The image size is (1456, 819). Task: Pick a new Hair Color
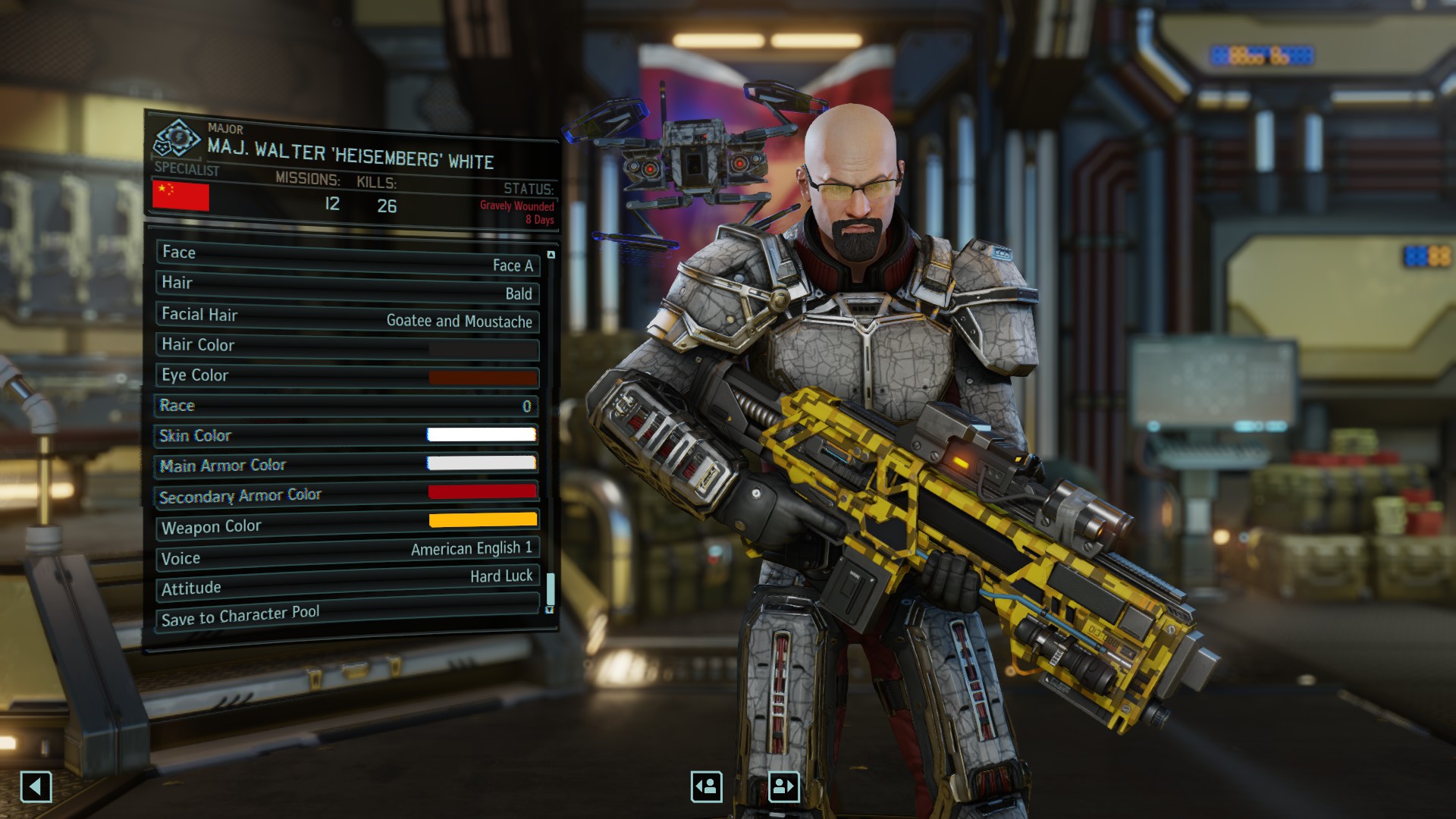click(347, 347)
